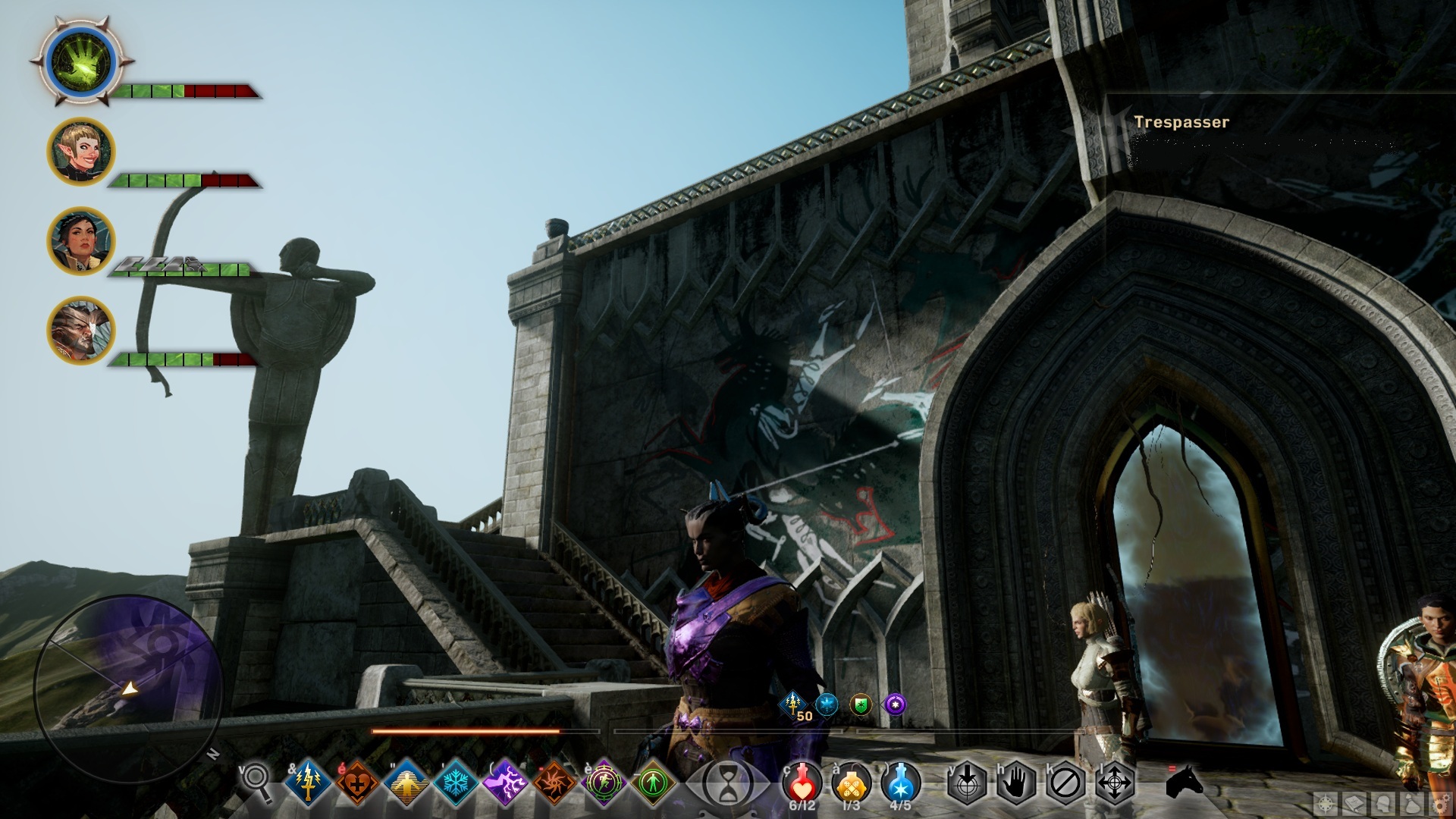Choose the dark-haired mage companion portrait
The image size is (1456, 819).
tap(81, 241)
